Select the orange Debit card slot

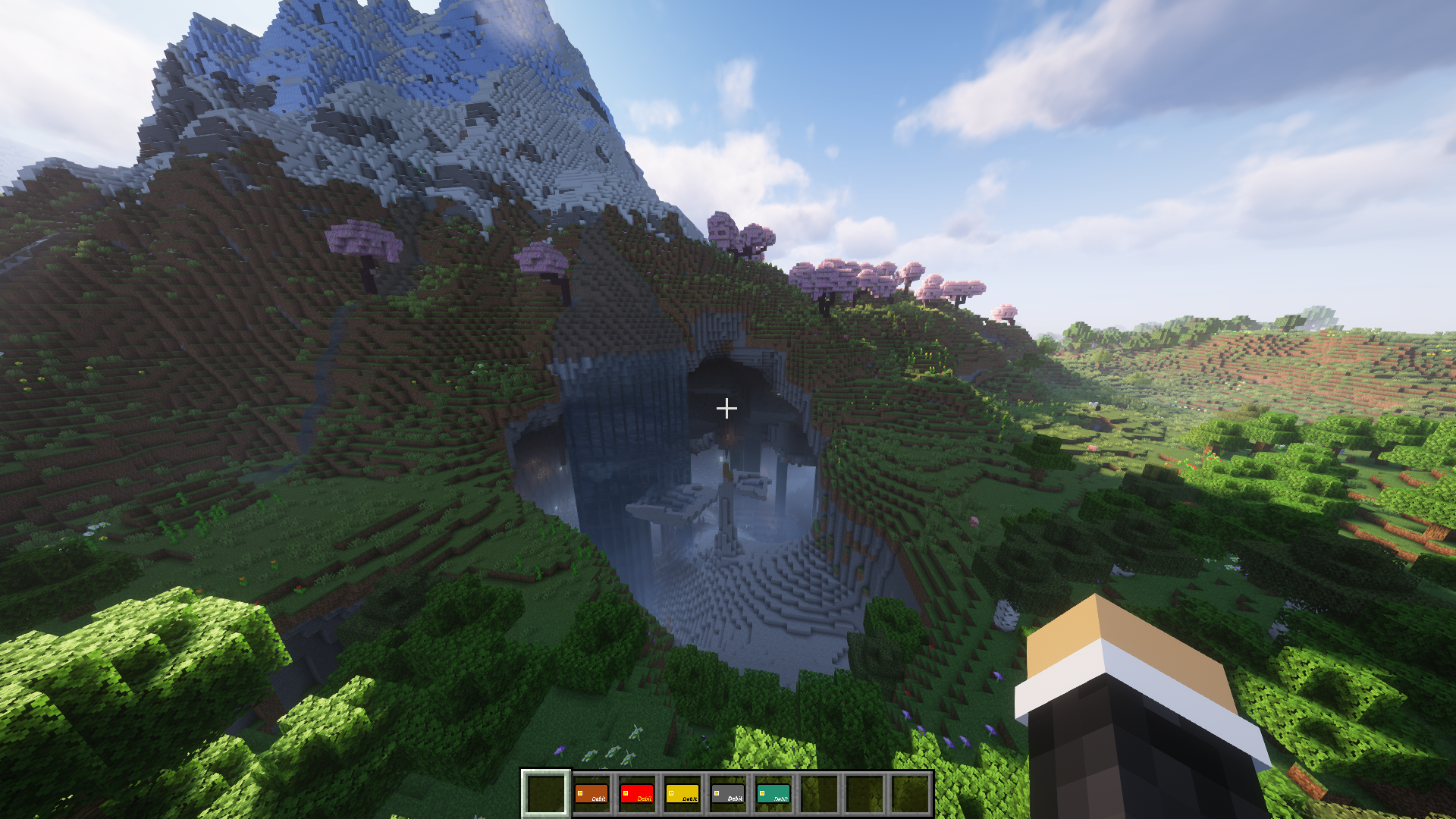[591, 793]
